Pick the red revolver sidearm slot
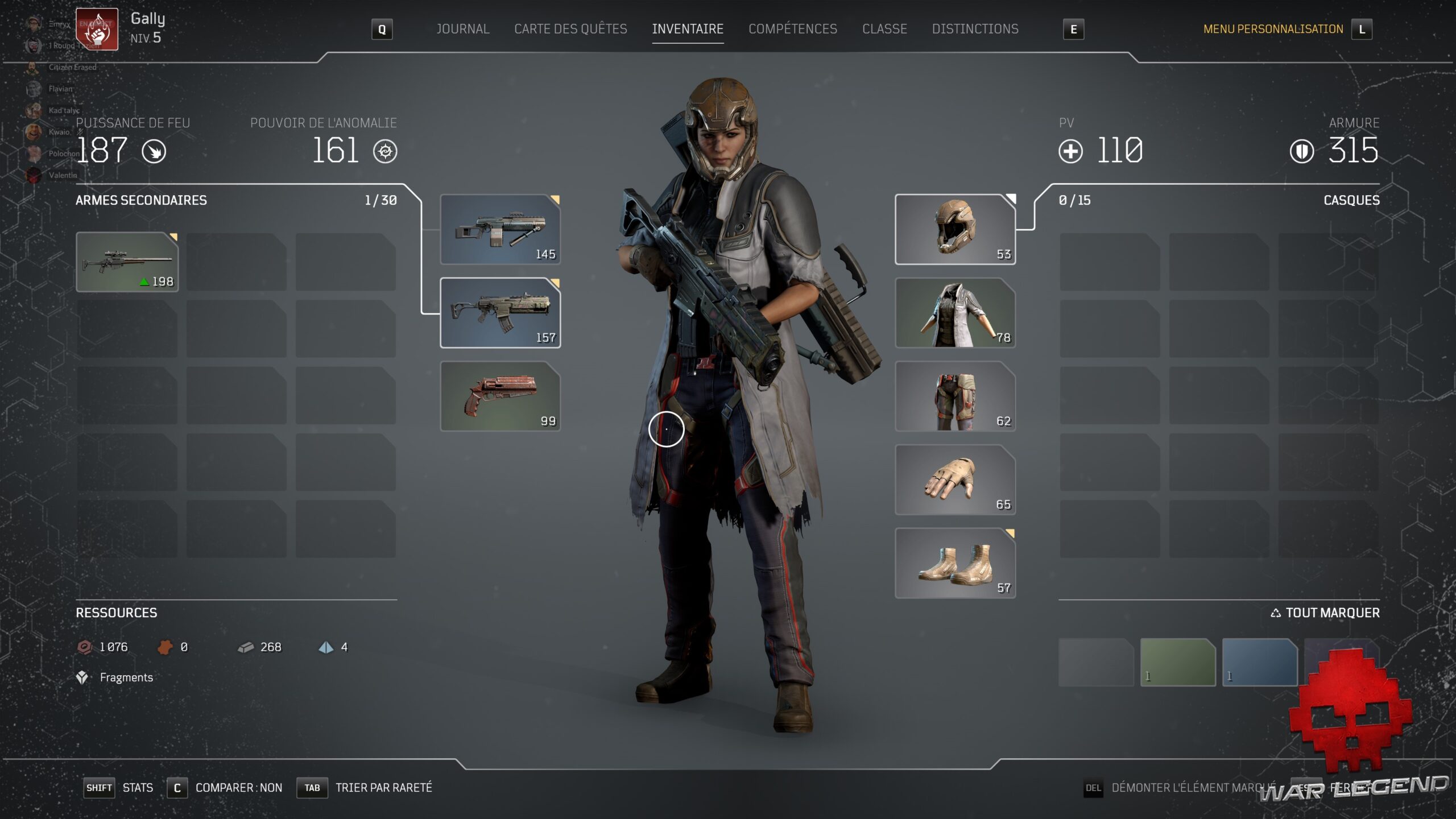Screen dimensions: 1456x819 tap(500, 396)
